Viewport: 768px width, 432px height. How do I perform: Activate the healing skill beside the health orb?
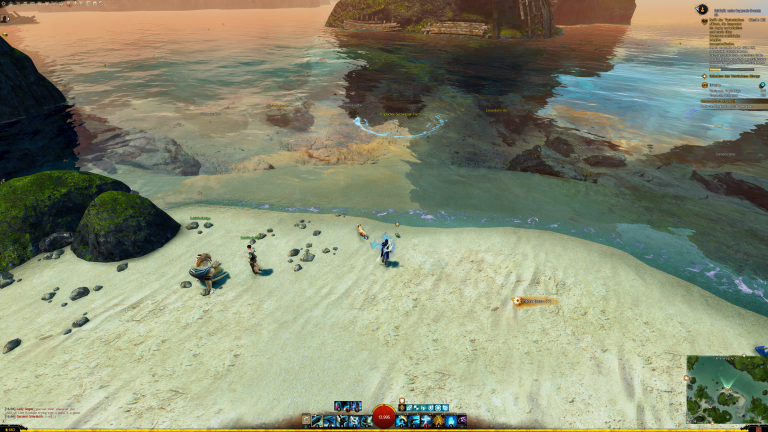401,421
